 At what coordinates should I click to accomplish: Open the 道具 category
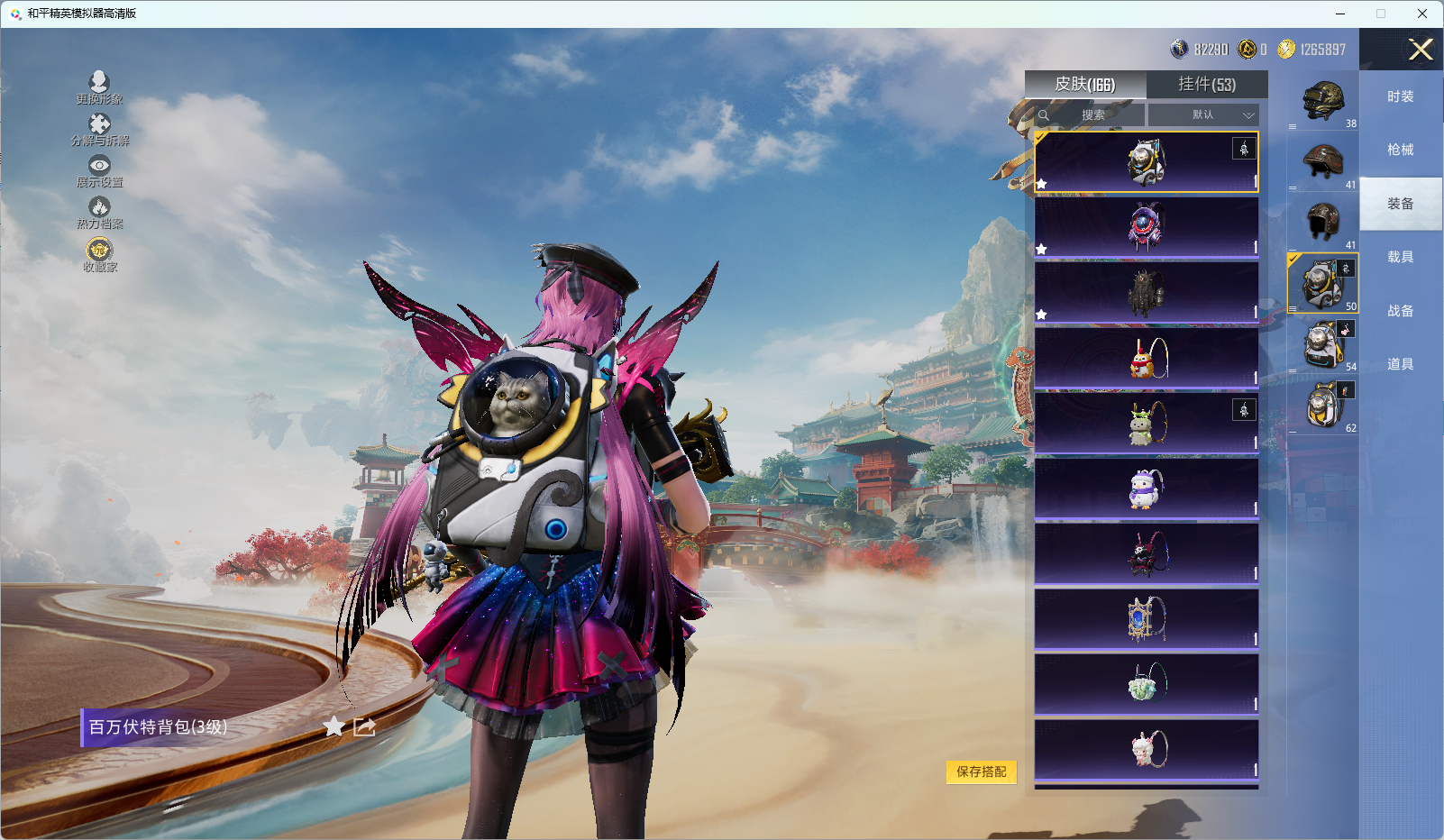coord(1400,364)
